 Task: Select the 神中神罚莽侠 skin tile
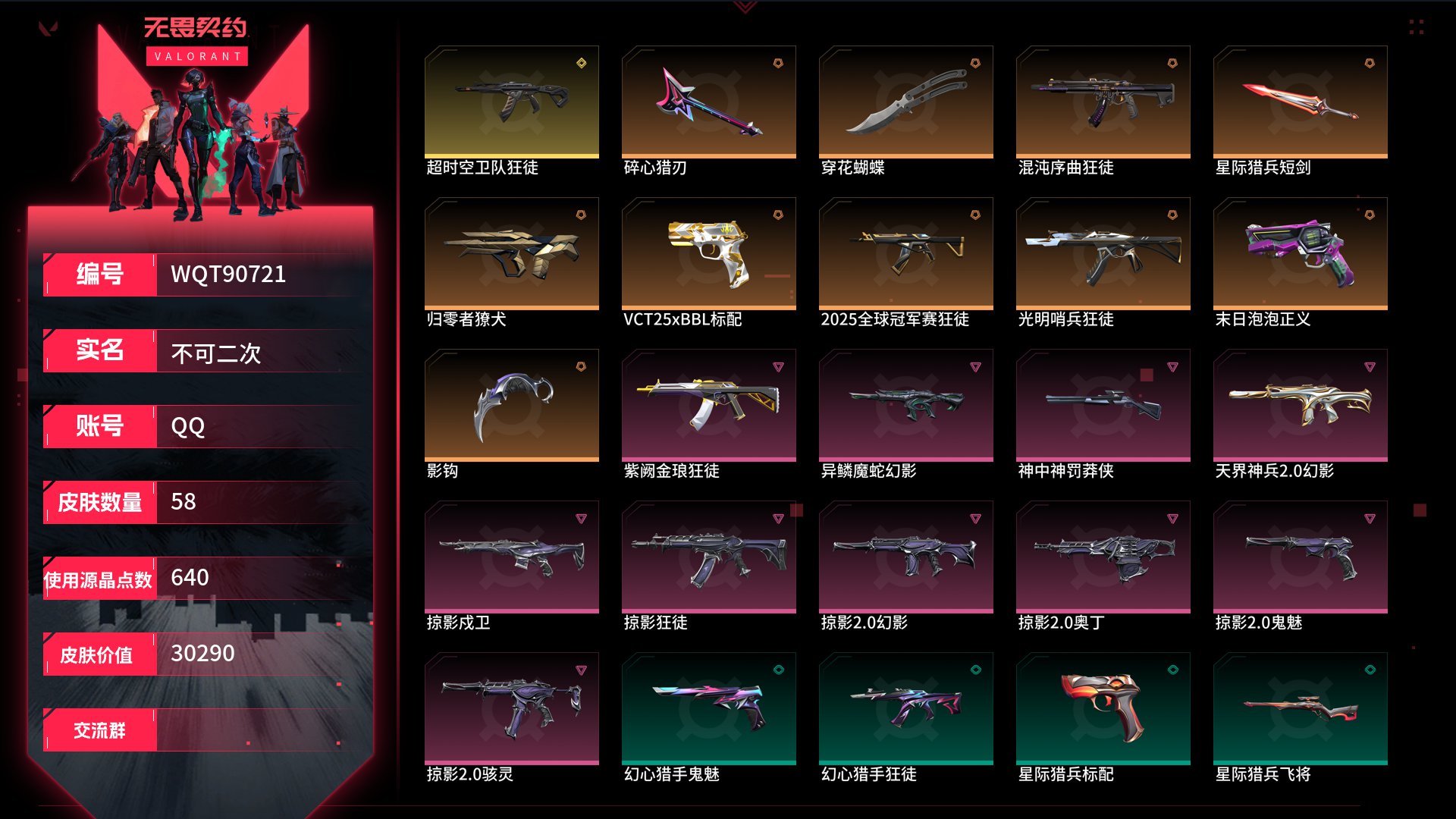coord(1103,406)
